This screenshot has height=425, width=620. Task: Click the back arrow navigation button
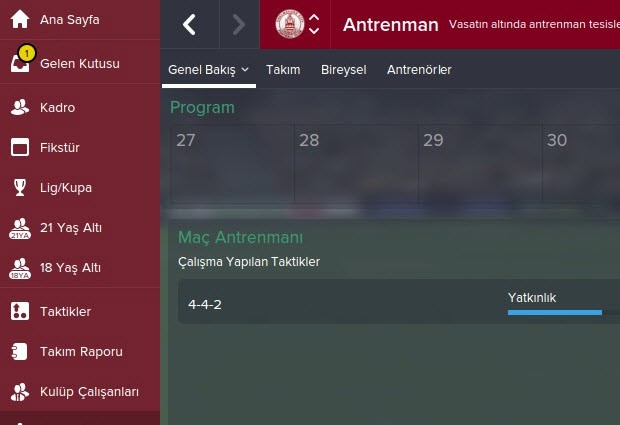pos(190,24)
